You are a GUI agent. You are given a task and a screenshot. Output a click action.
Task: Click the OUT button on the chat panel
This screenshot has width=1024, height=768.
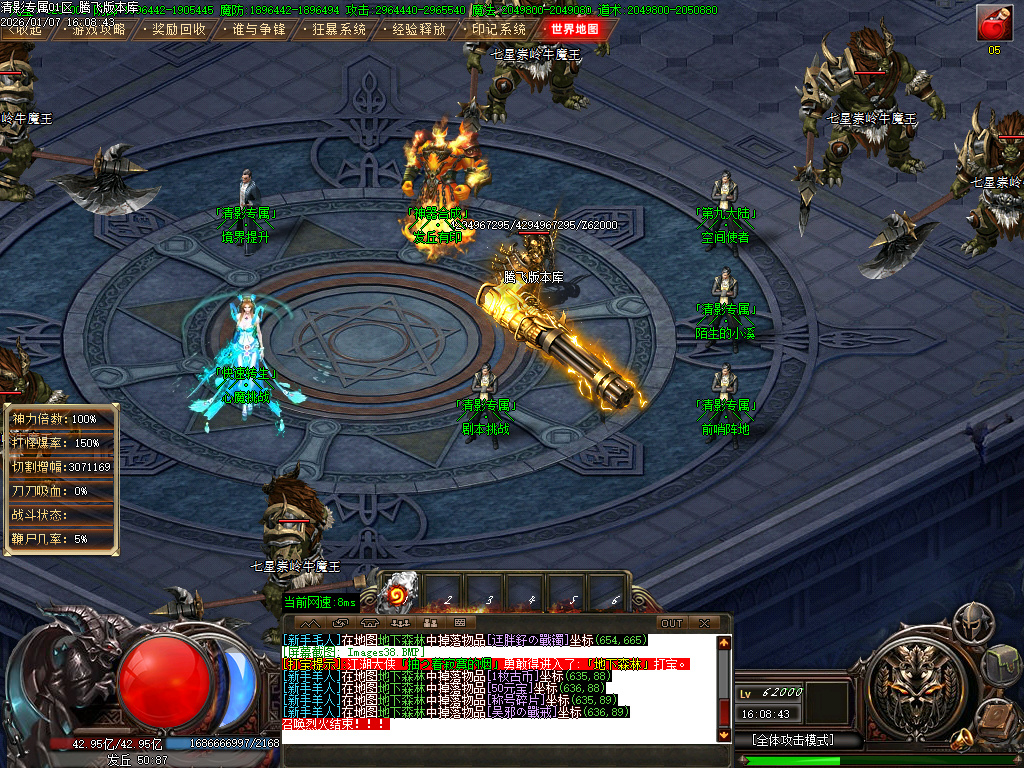pos(672,623)
